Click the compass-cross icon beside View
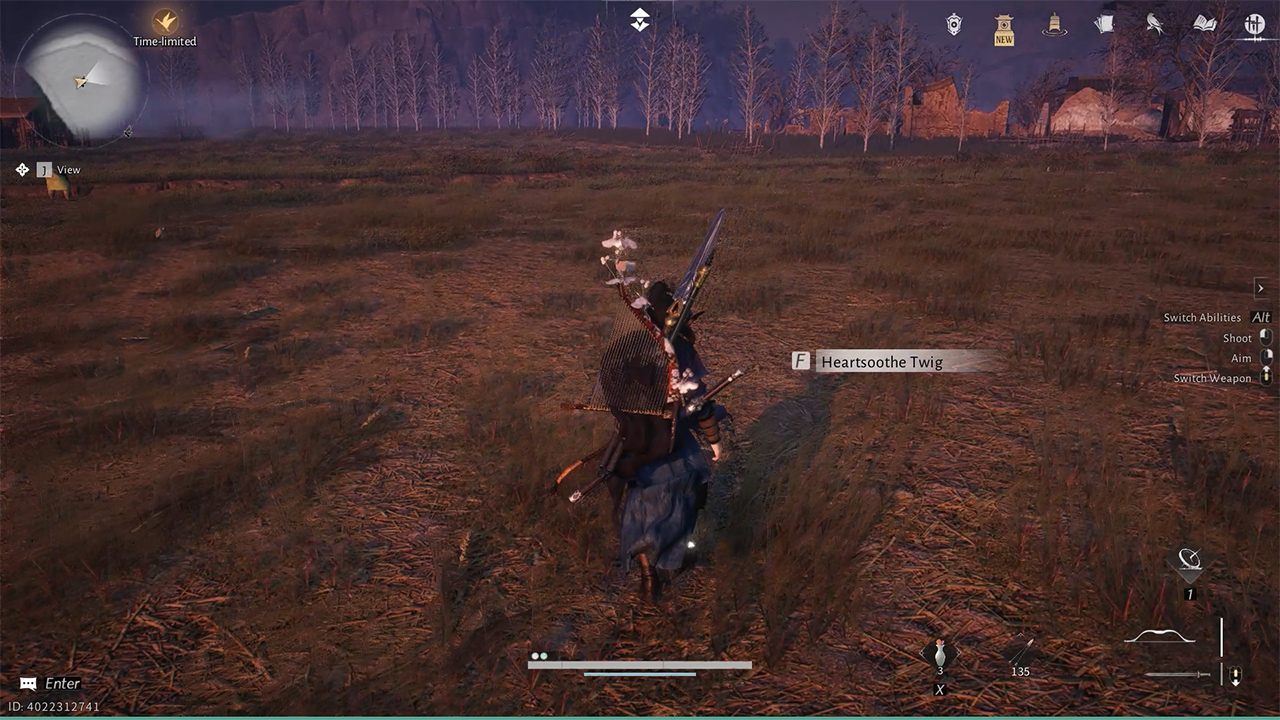This screenshot has height=720, width=1280. coord(22,170)
